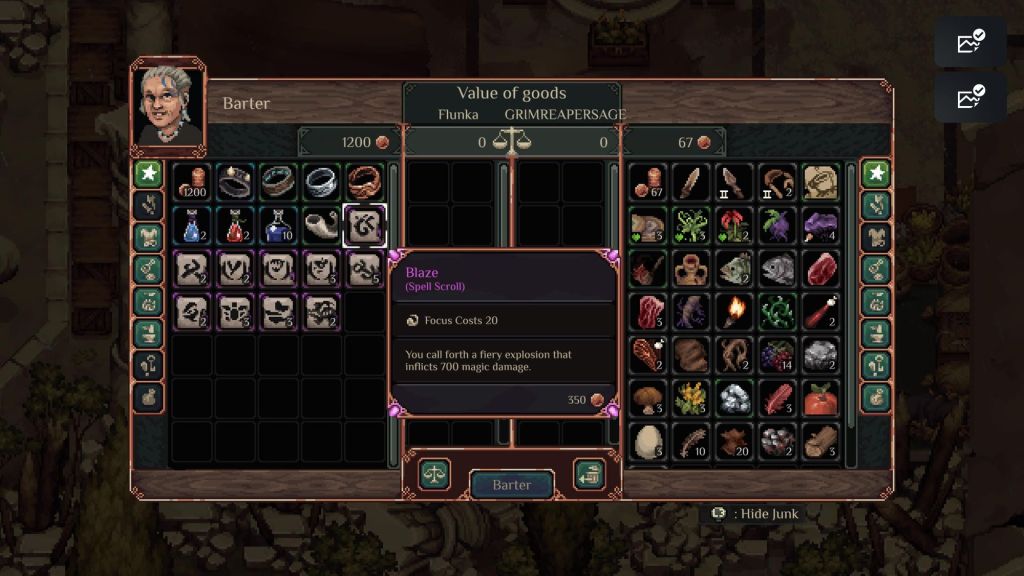Select the burning torch in your inventory
This screenshot has width=1024, height=576.
coord(734,312)
